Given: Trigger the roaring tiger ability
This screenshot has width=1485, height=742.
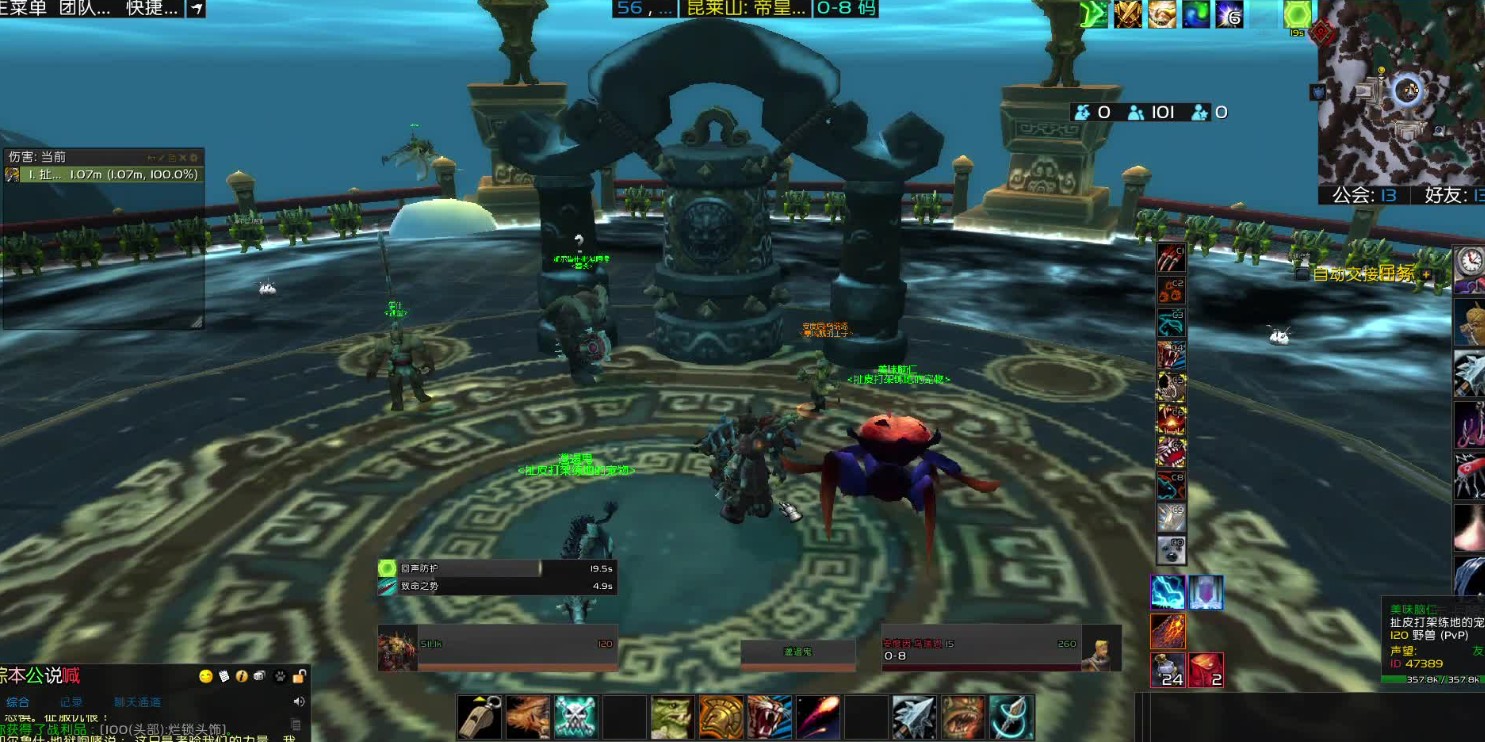Looking at the screenshot, I should [x=769, y=717].
